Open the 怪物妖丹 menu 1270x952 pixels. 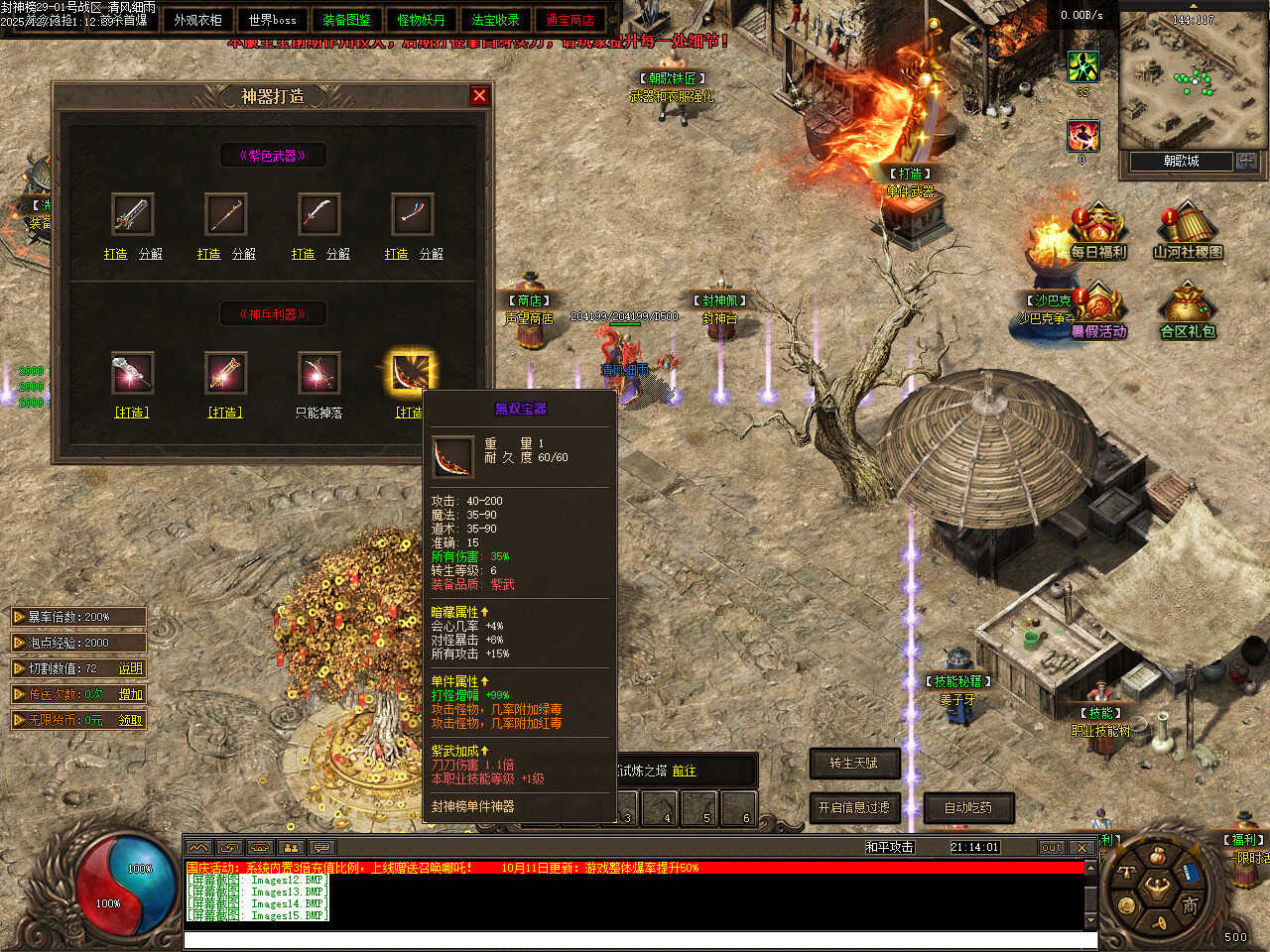coord(421,20)
